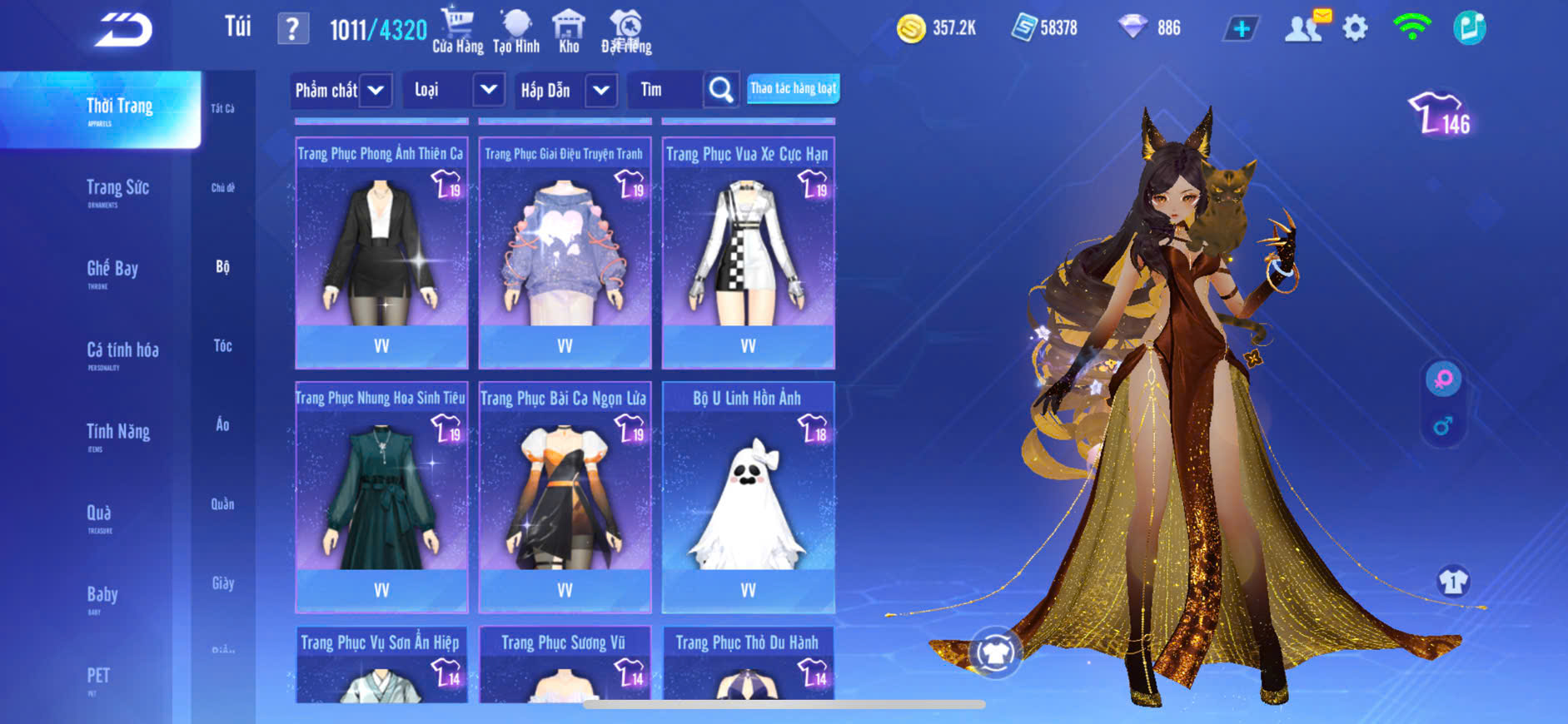1568x724 pixels.
Task: Click the magnifying glass search button
Action: click(x=721, y=90)
